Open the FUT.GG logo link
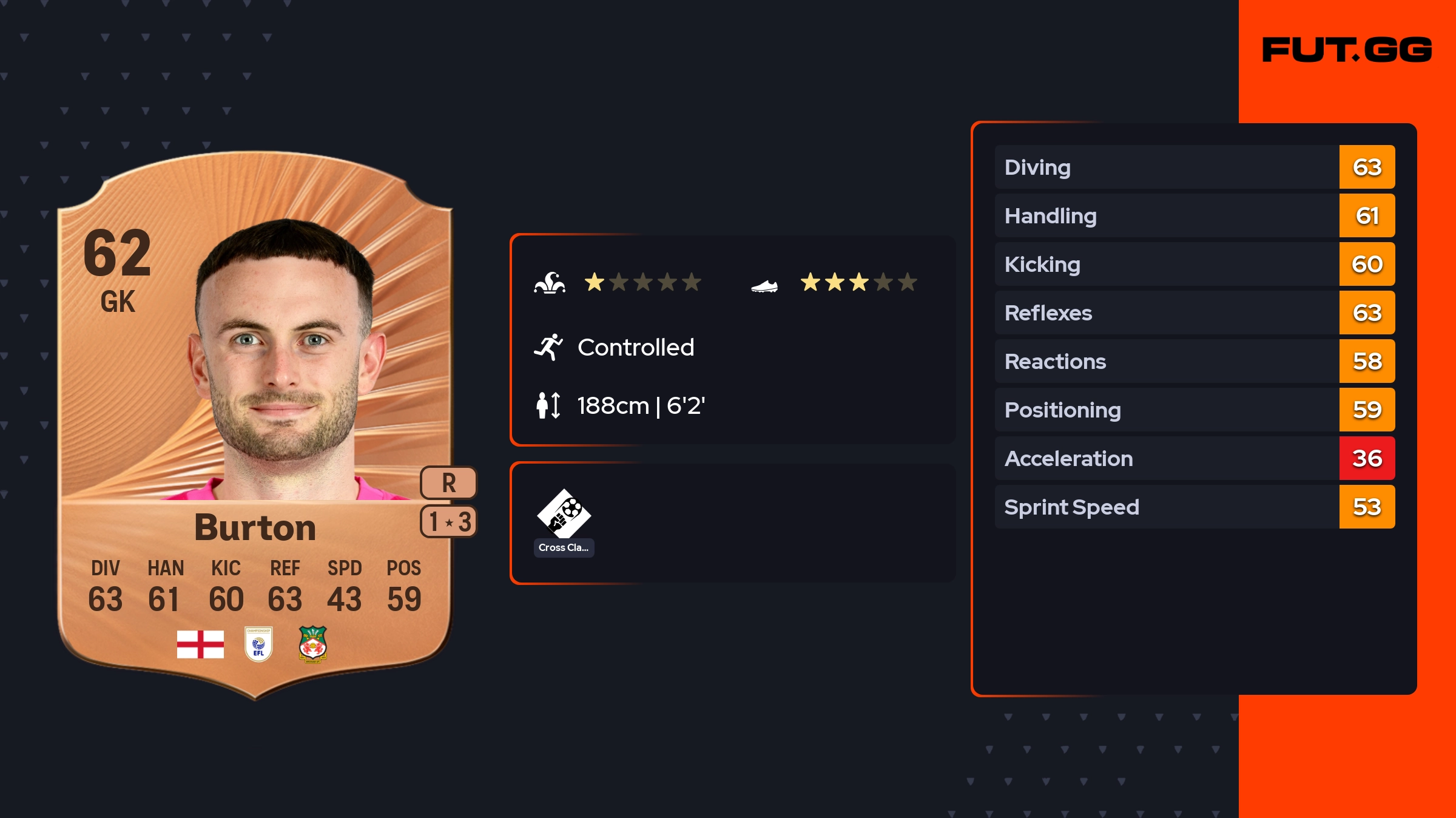 click(x=1347, y=50)
